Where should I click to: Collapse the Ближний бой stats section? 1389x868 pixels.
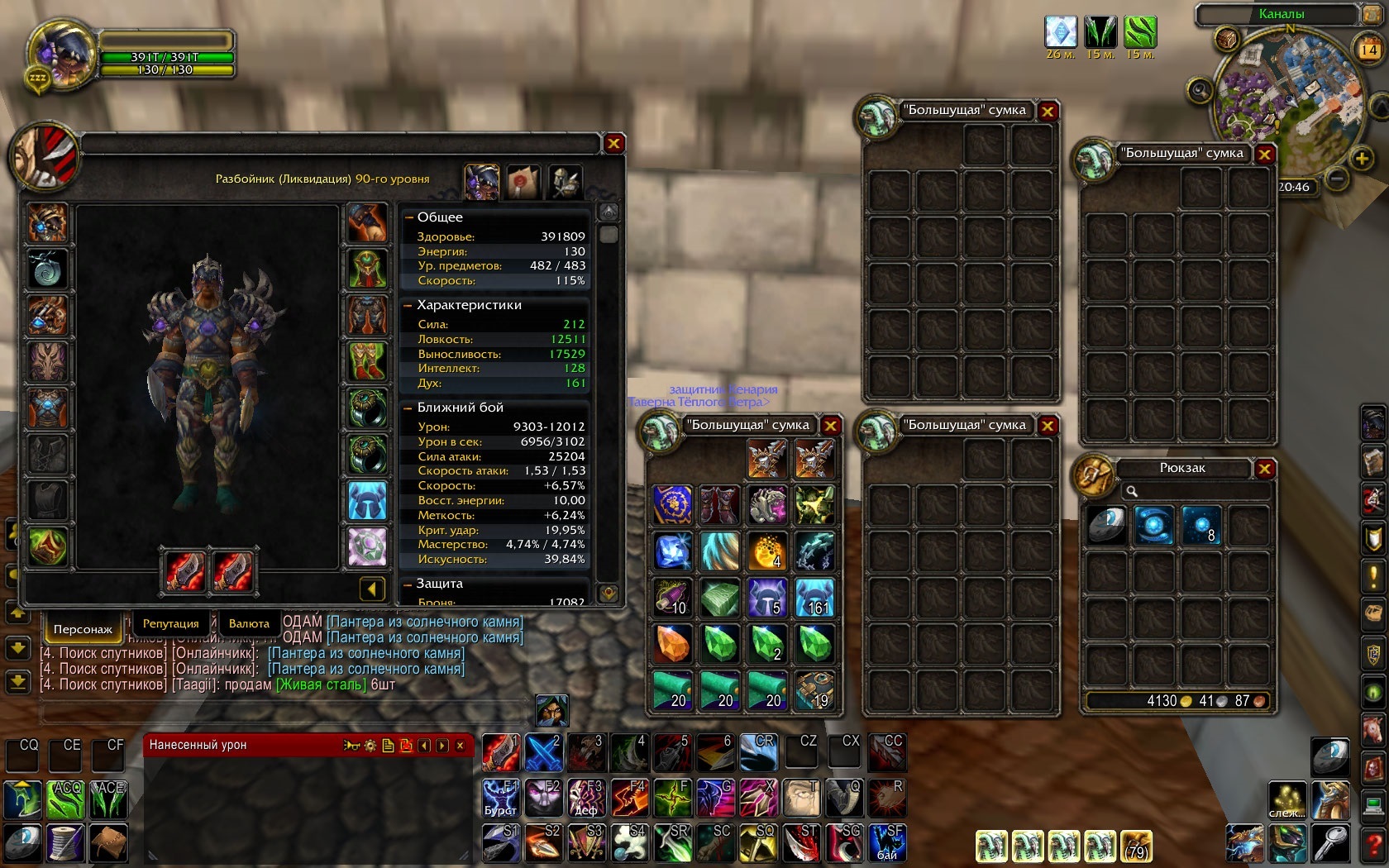click(x=409, y=408)
